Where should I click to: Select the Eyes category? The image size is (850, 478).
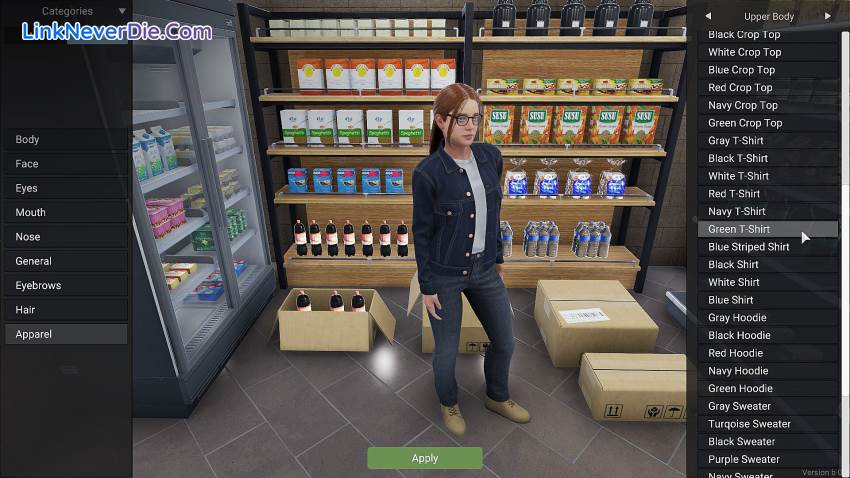[x=65, y=188]
